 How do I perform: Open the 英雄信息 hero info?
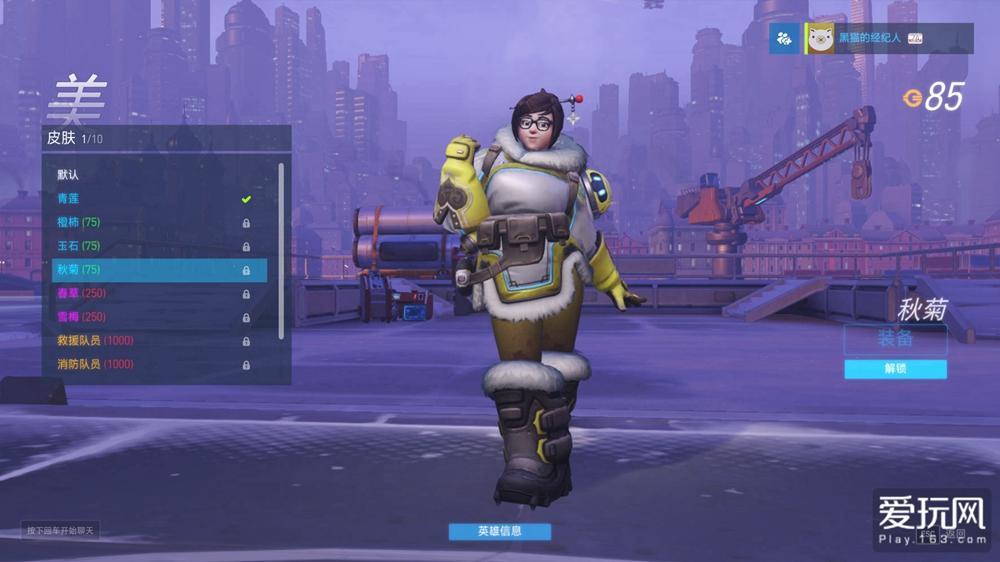[499, 531]
